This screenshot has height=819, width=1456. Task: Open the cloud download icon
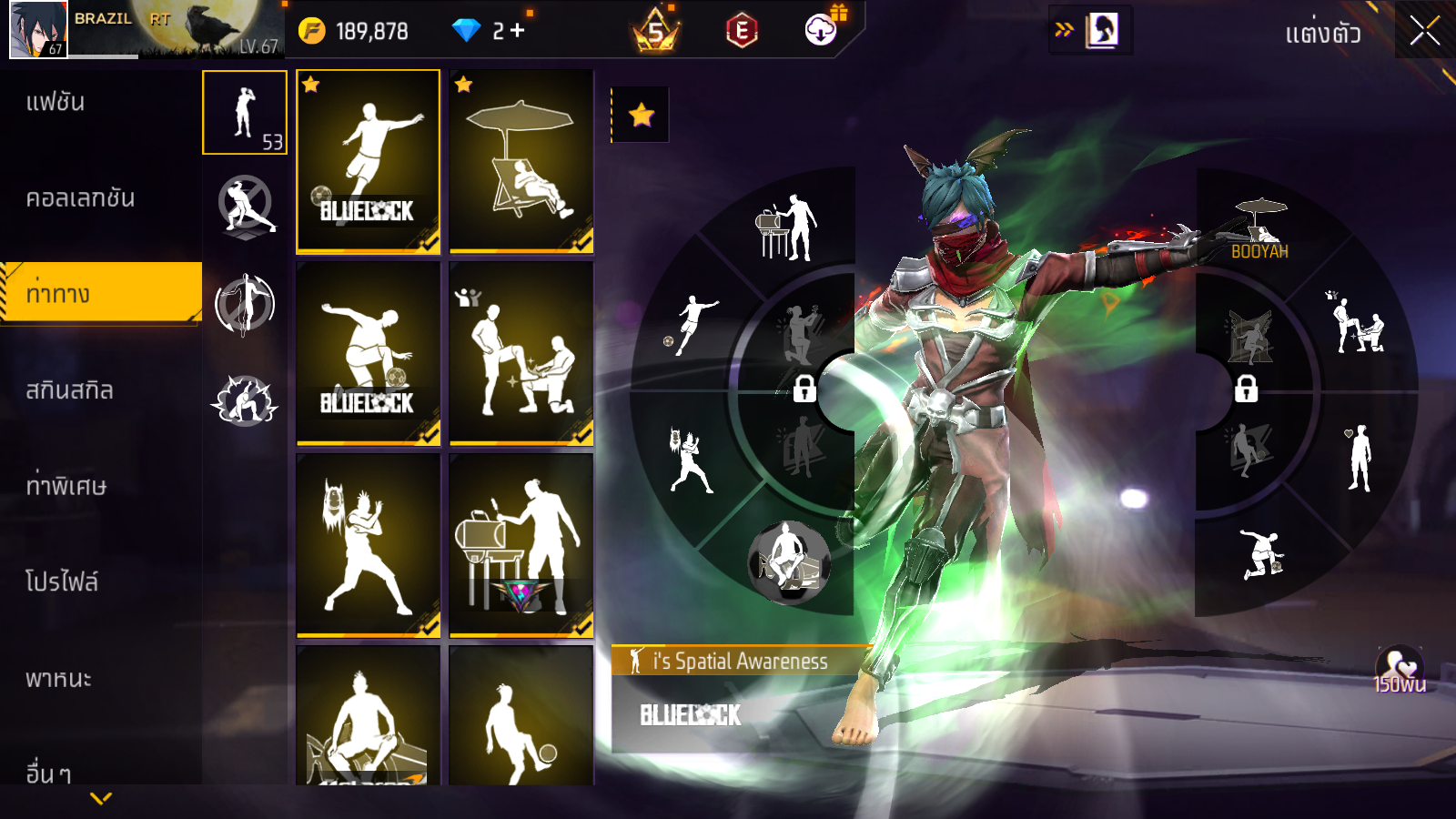820,31
